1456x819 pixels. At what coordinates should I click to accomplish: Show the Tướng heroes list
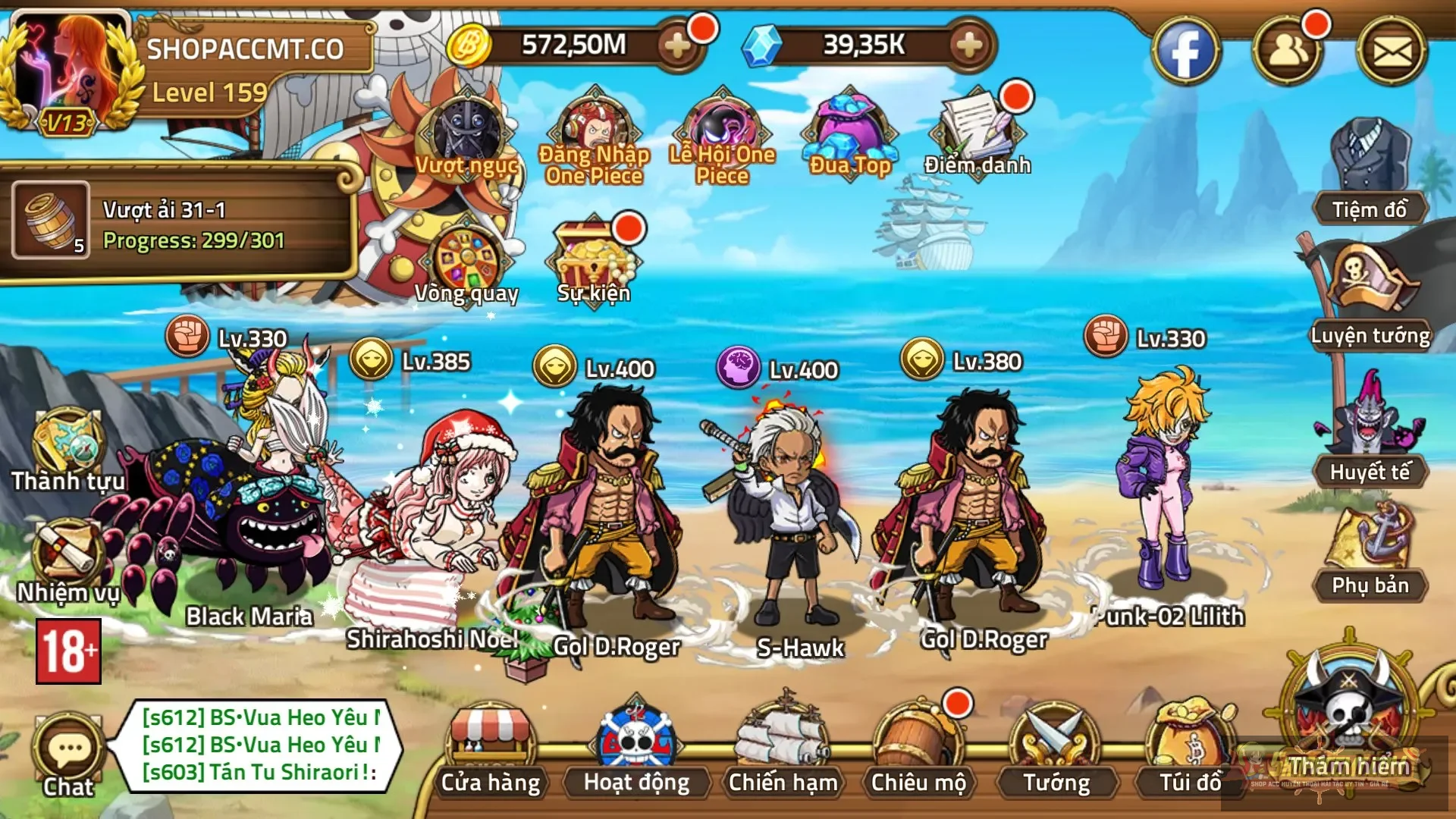point(1056,751)
